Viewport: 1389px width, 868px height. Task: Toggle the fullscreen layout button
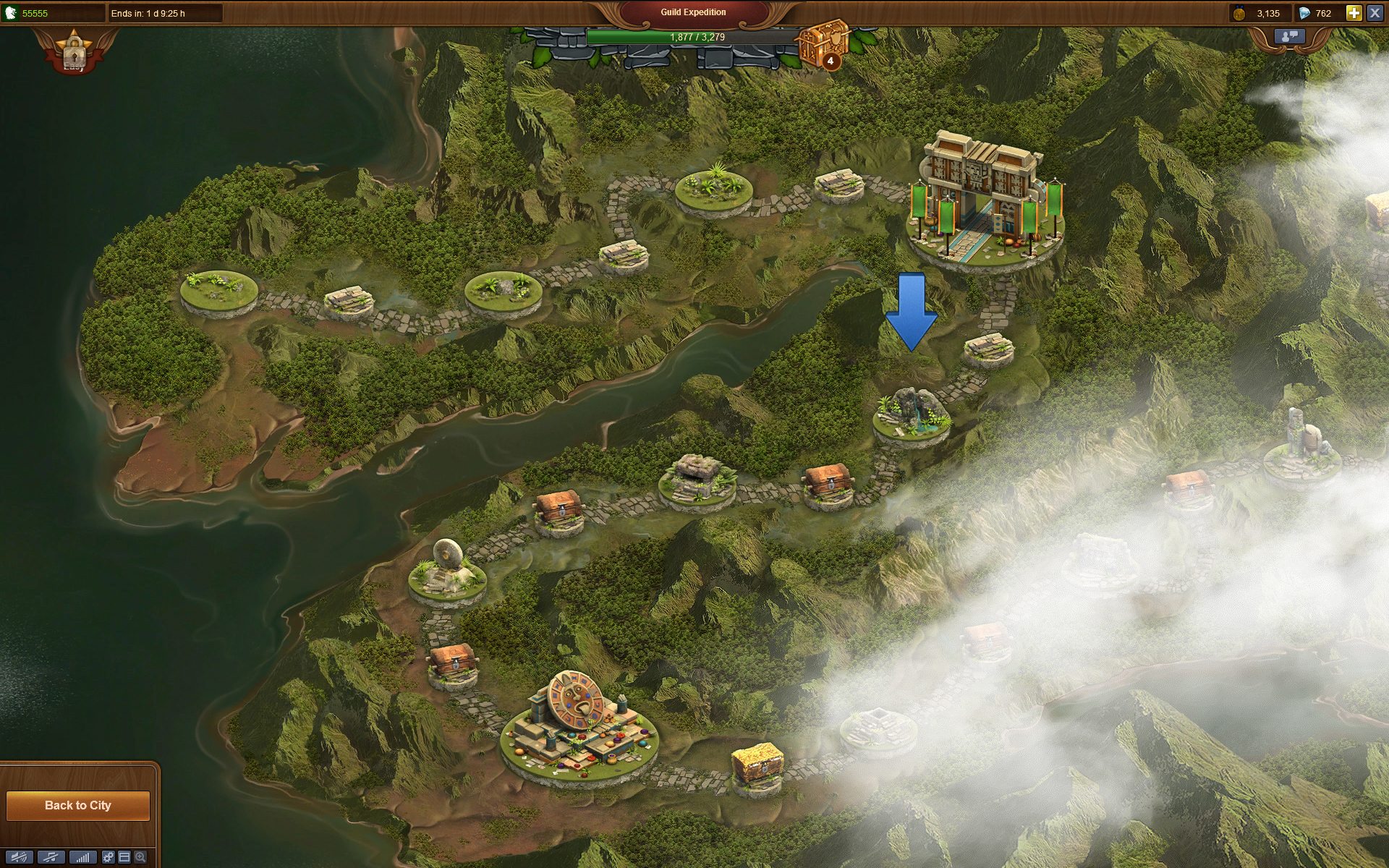(124, 857)
